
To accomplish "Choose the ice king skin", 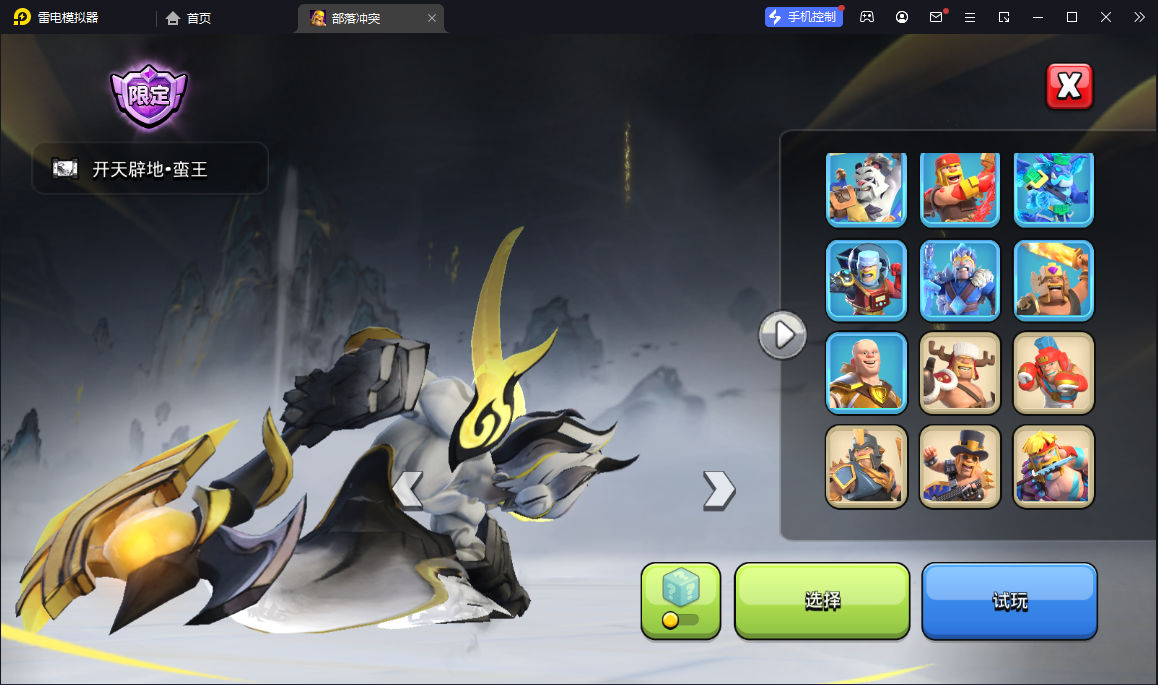I will tap(959, 280).
